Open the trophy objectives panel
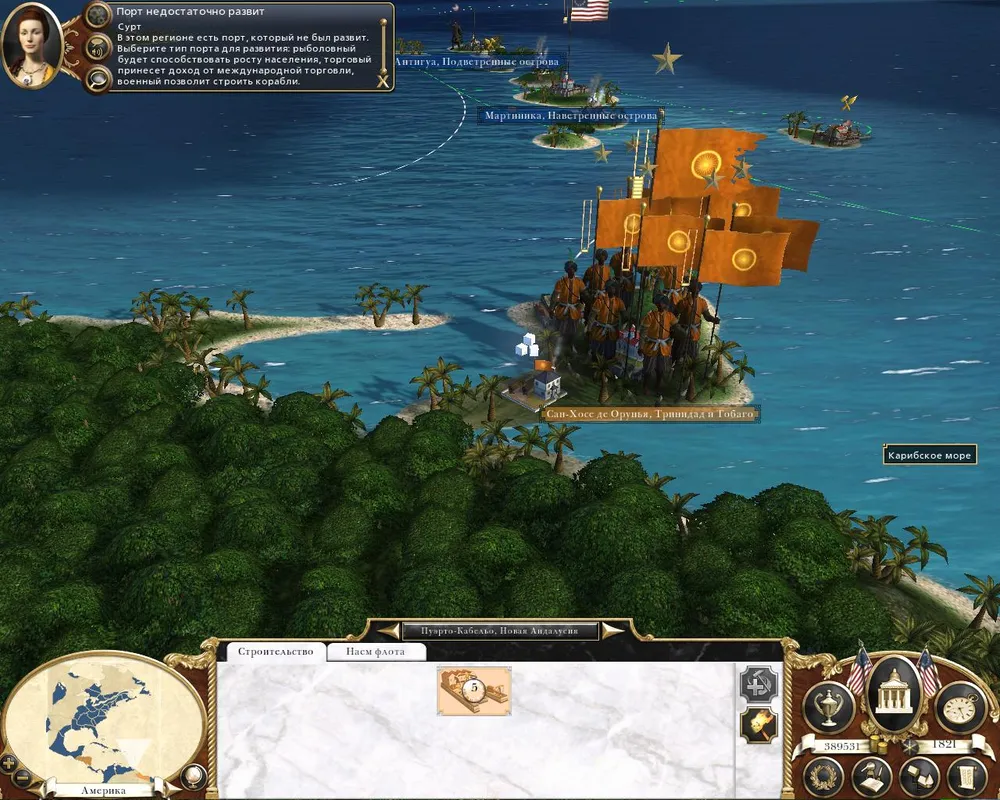The image size is (1000, 800). point(828,707)
